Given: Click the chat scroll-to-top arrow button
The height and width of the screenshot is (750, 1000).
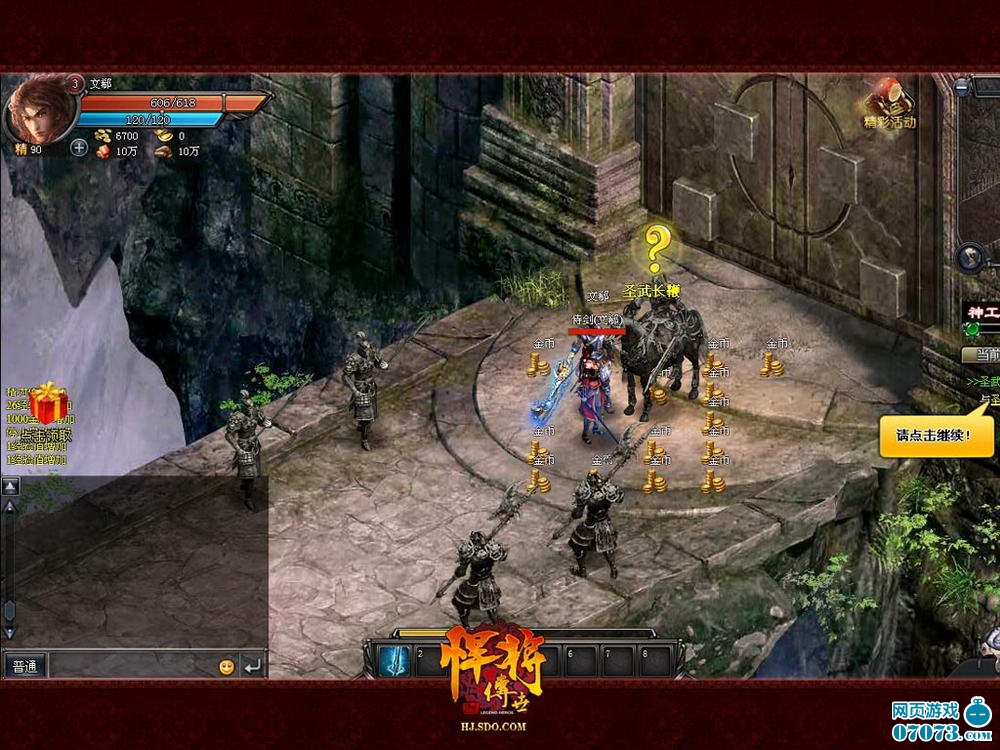Looking at the screenshot, I should [x=10, y=486].
